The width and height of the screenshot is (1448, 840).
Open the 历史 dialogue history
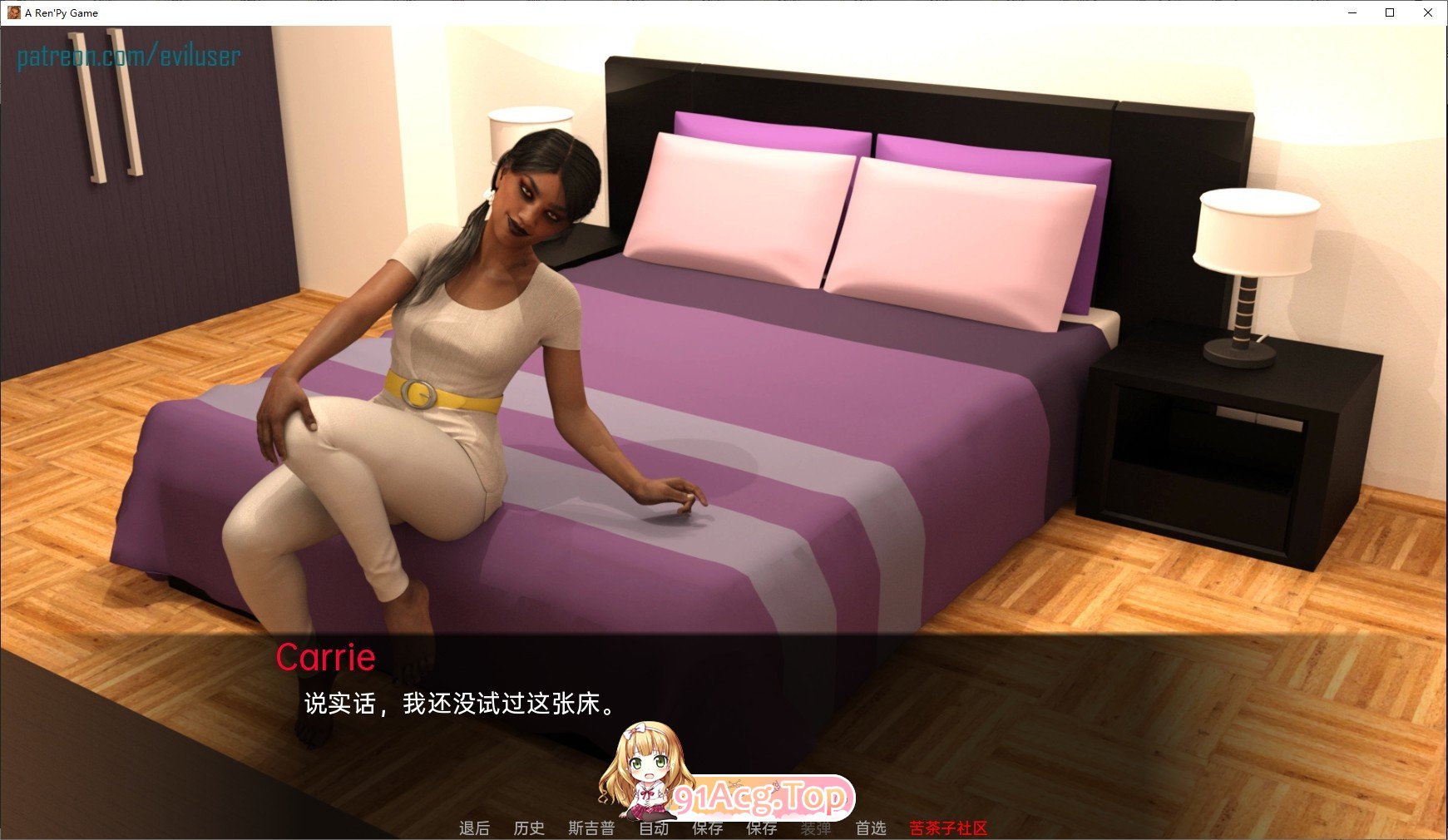pos(530,828)
